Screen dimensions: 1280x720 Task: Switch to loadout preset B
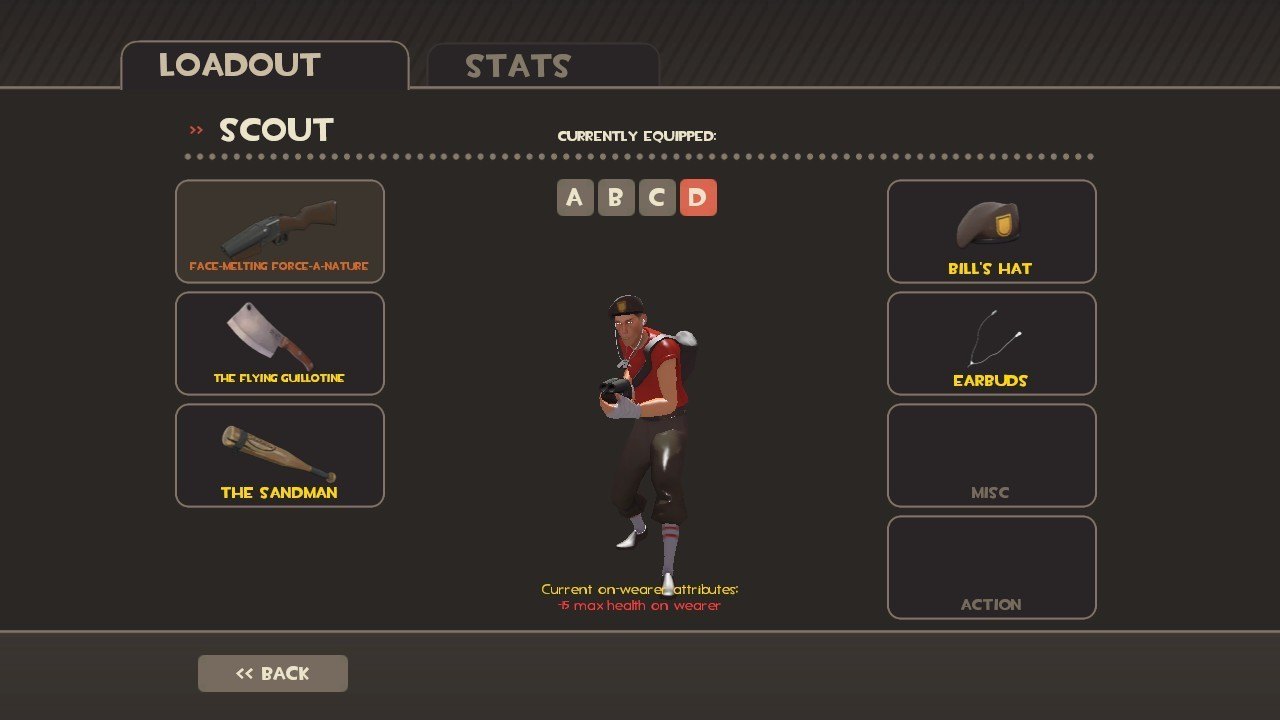coord(616,198)
